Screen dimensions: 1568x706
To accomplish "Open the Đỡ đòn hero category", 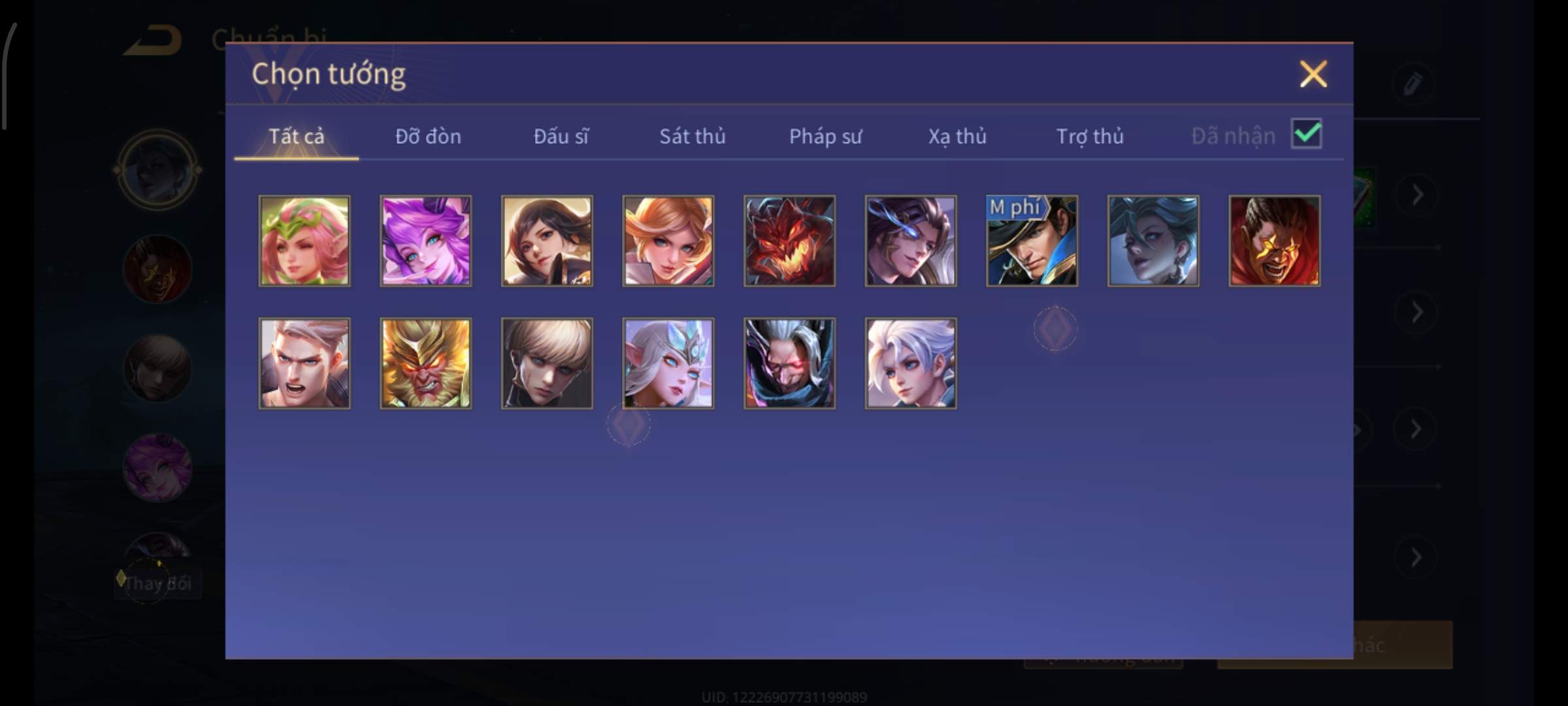I will coord(428,136).
